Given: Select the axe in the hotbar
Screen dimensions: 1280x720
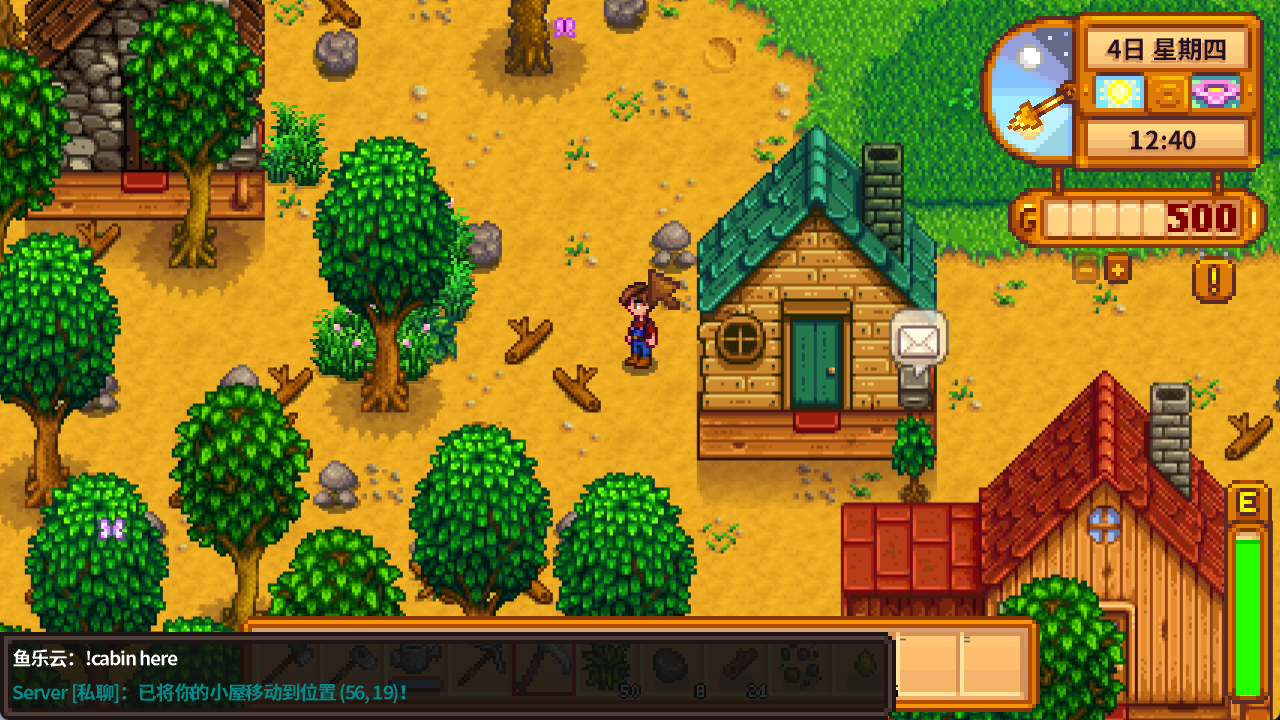Looking at the screenshot, I should pyautogui.click(x=291, y=667).
